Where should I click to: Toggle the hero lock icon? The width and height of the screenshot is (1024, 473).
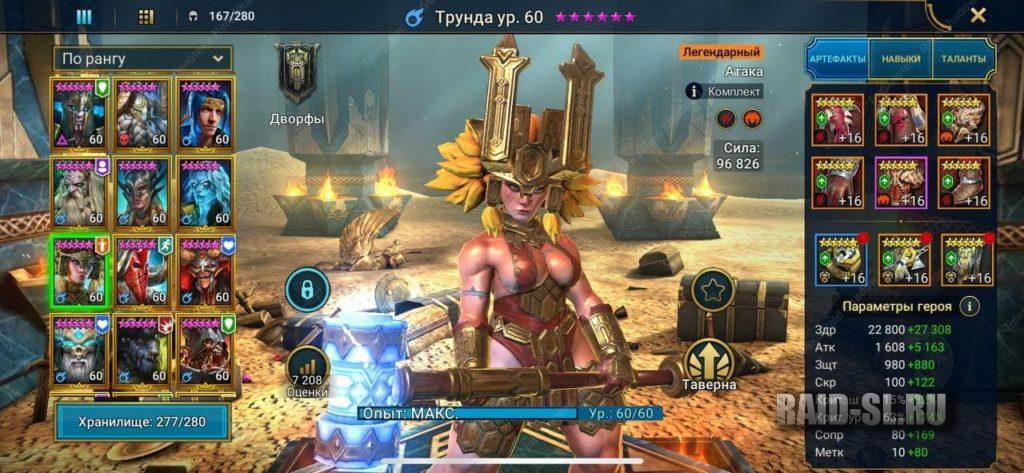click(307, 291)
